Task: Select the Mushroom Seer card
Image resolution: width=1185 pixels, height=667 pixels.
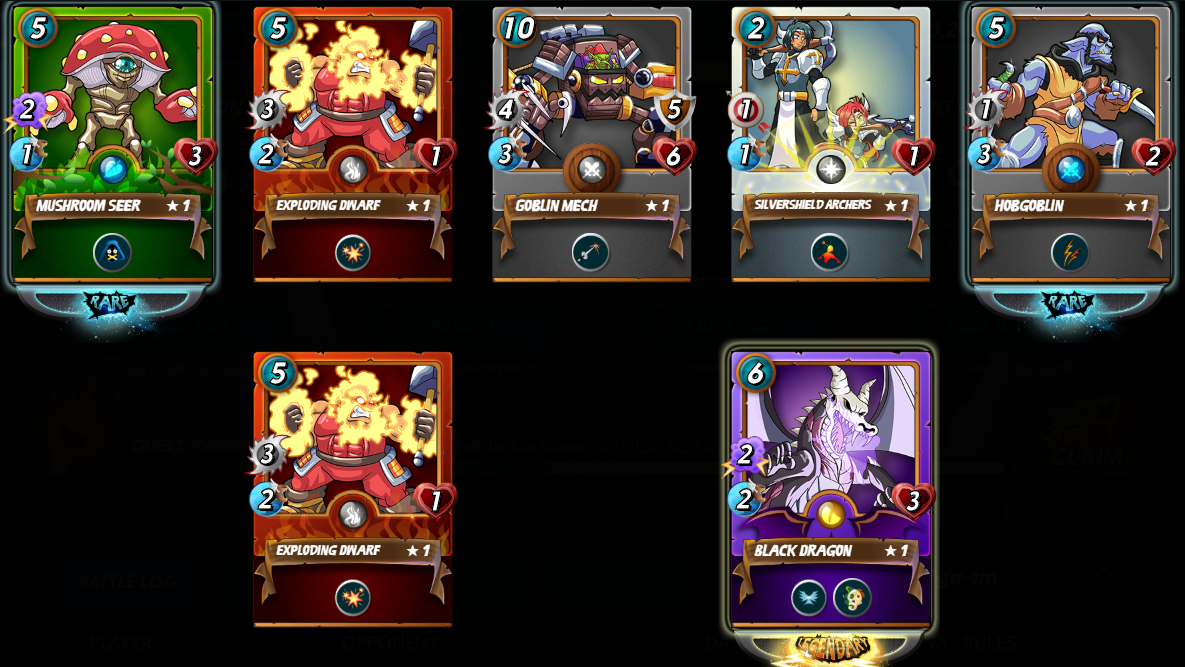Action: (113, 110)
